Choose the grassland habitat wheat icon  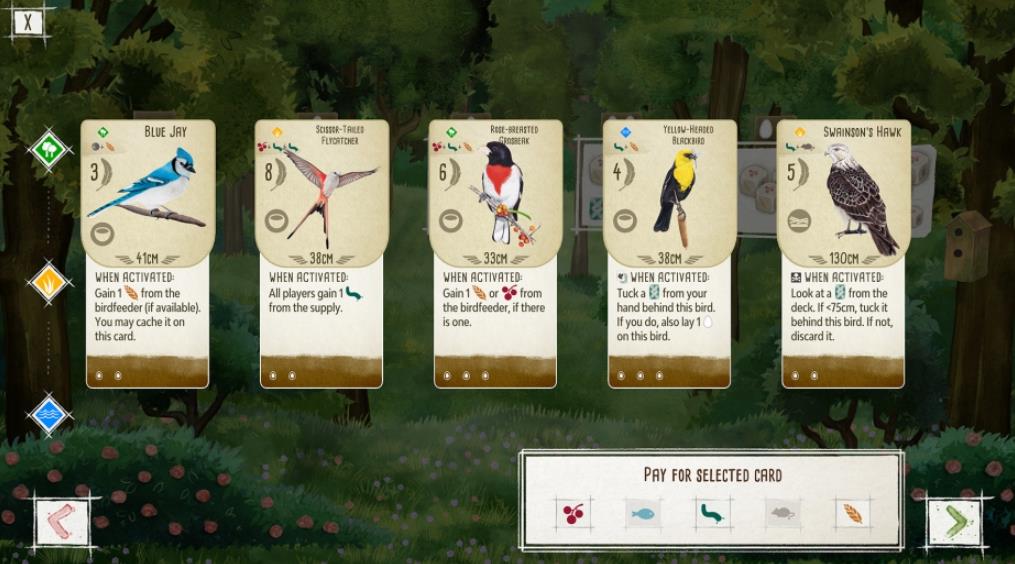[48, 284]
